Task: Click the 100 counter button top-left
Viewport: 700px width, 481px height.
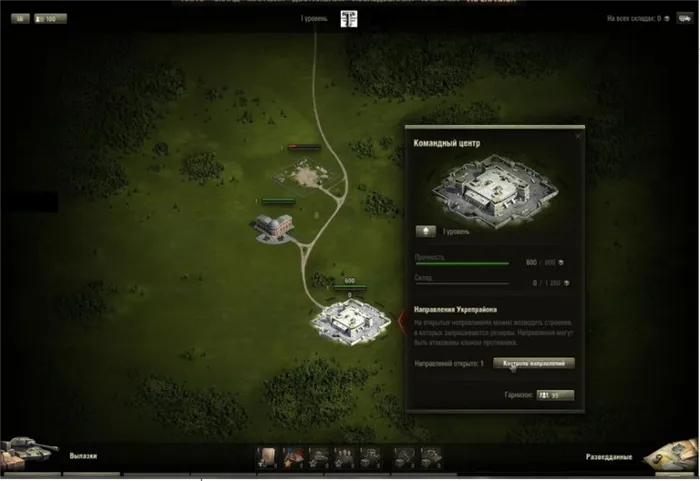Action: coord(51,18)
